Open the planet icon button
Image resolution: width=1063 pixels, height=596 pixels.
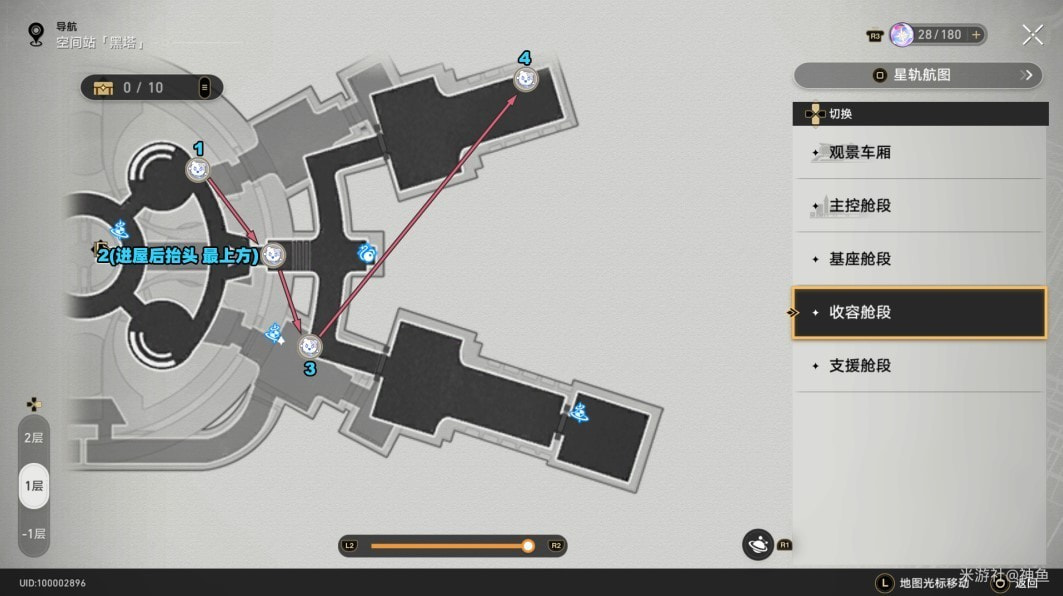[758, 545]
